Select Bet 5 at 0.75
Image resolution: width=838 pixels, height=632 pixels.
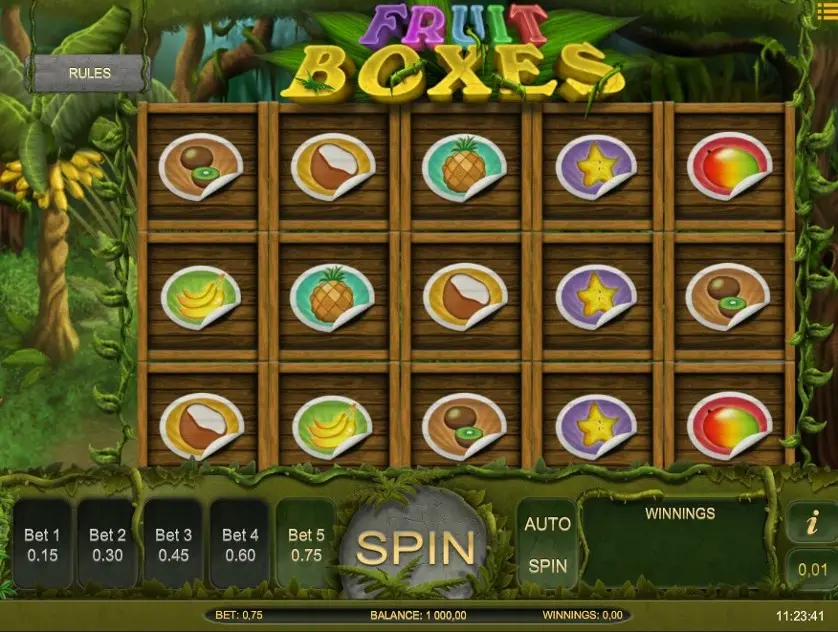(306, 544)
